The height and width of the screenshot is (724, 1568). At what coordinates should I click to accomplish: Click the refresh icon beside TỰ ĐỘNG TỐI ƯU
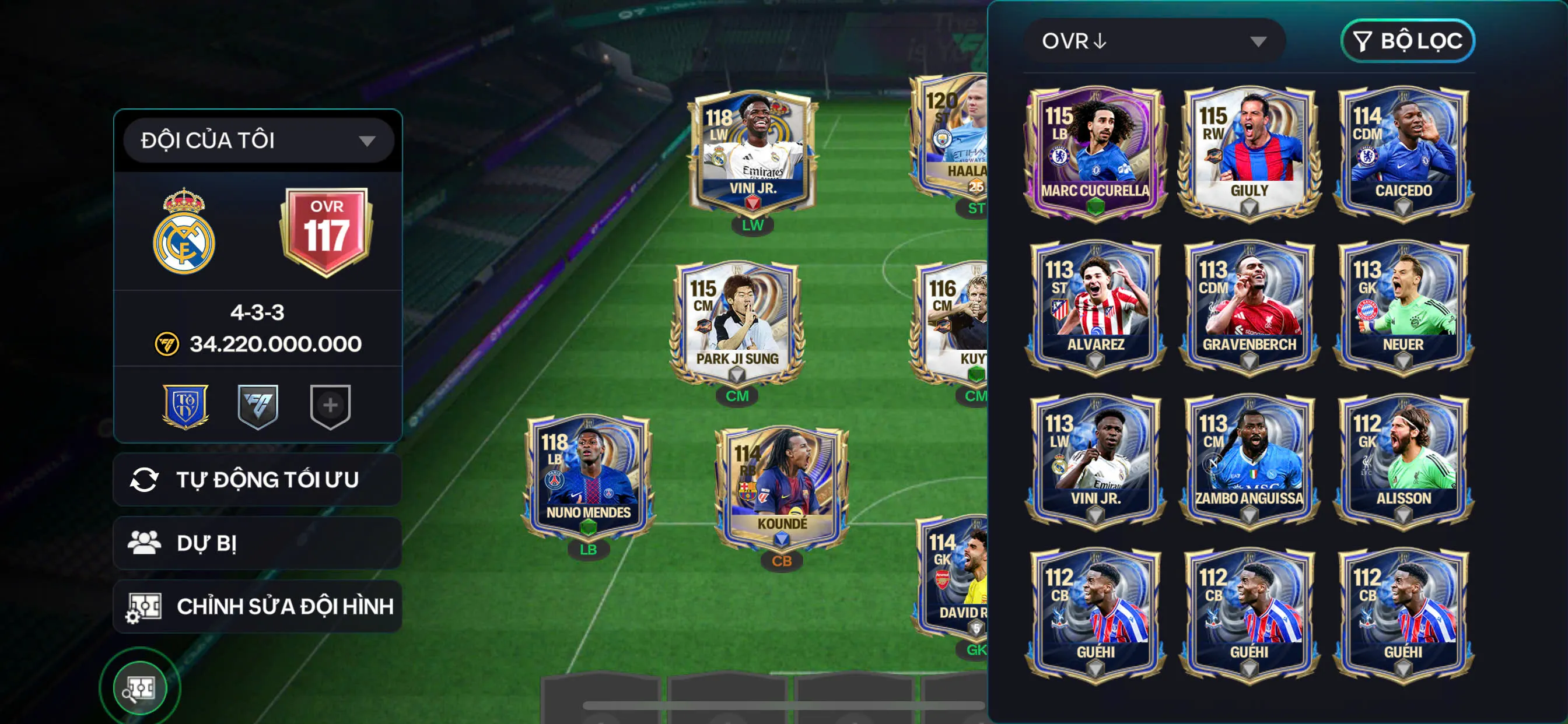click(x=146, y=479)
